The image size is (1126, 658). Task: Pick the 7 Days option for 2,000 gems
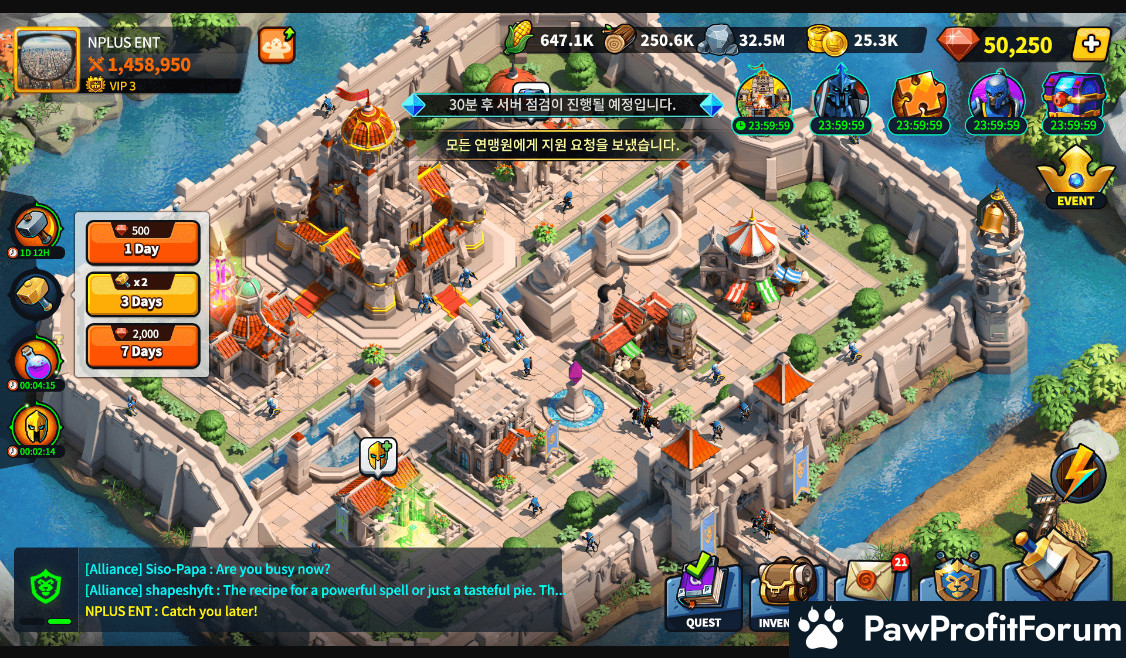pyautogui.click(x=142, y=345)
